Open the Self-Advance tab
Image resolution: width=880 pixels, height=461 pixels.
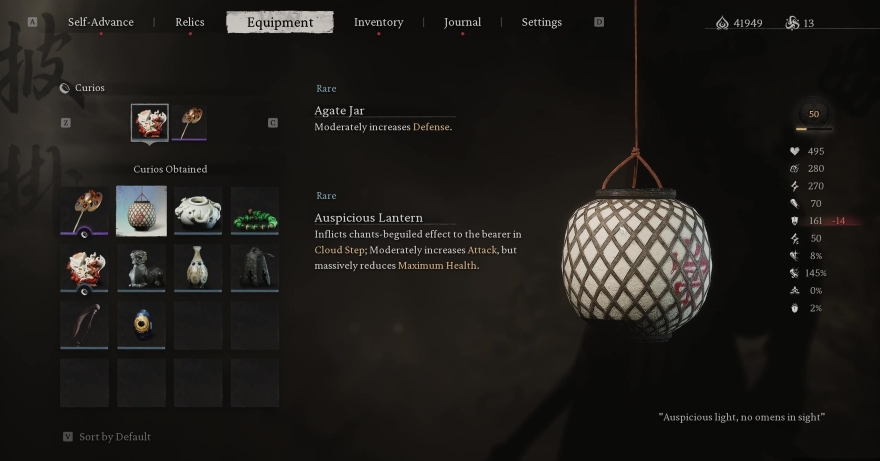click(100, 22)
